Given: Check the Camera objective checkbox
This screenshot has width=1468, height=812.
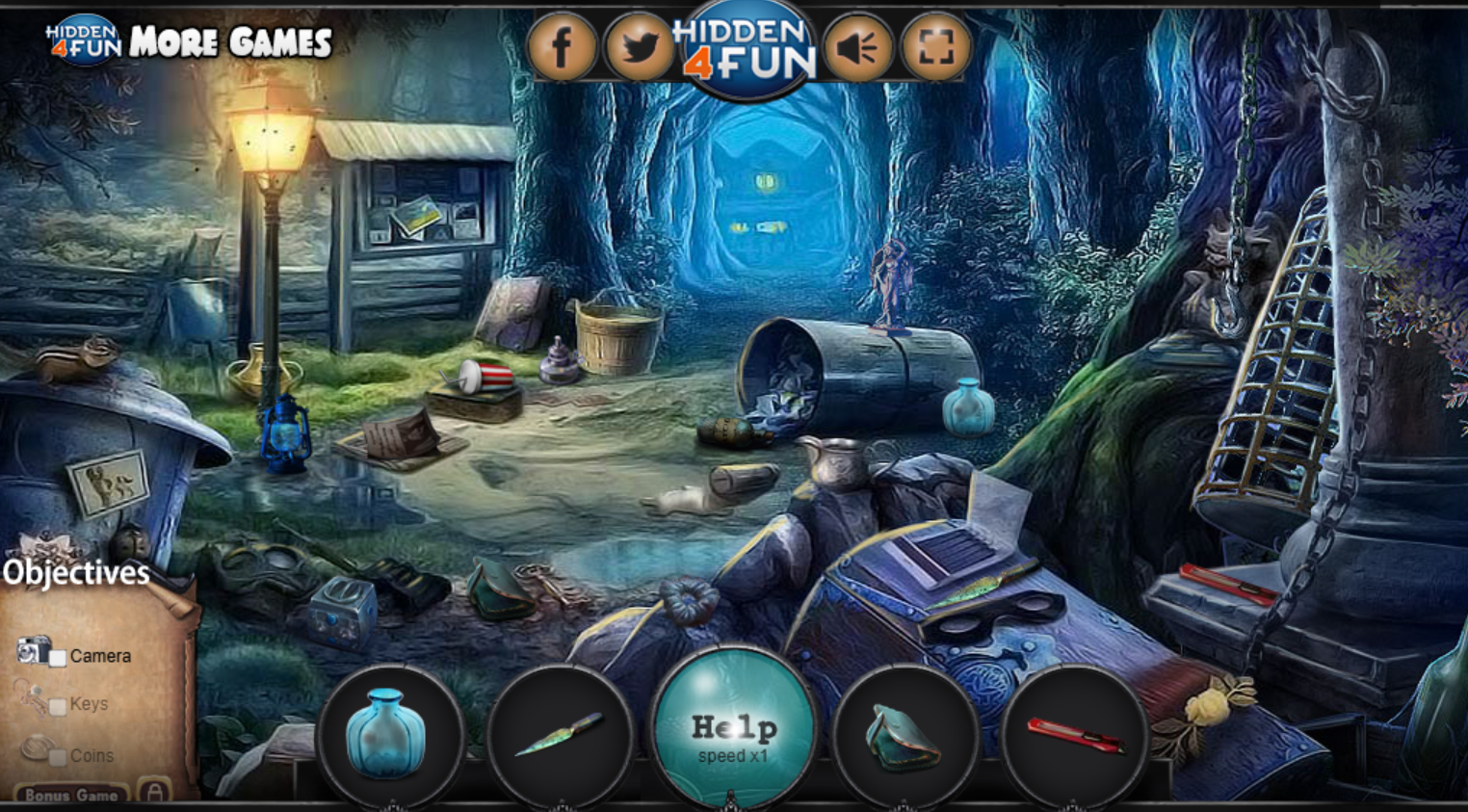Looking at the screenshot, I should click(x=60, y=656).
